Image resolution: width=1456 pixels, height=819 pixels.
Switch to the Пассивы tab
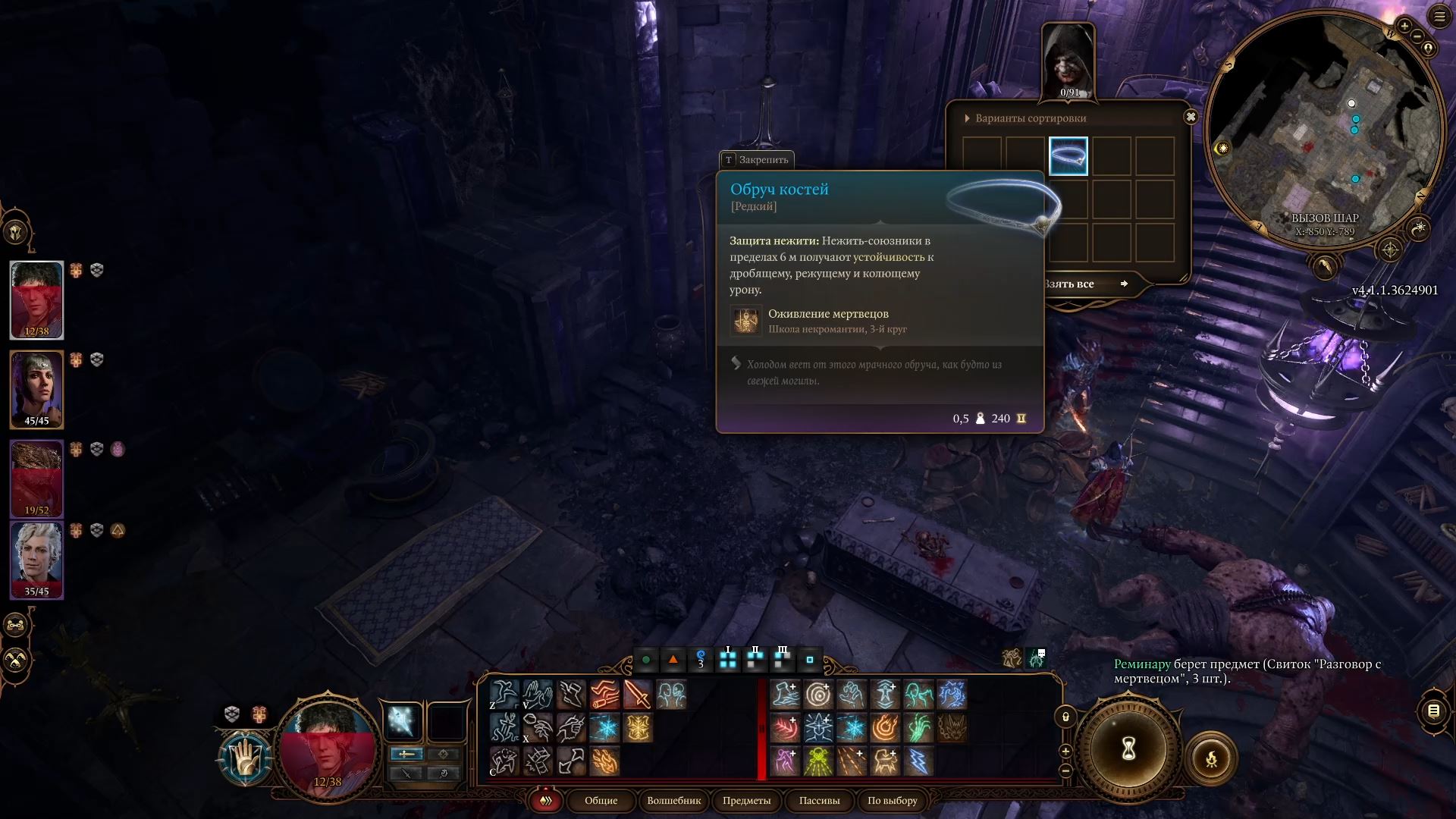820,801
